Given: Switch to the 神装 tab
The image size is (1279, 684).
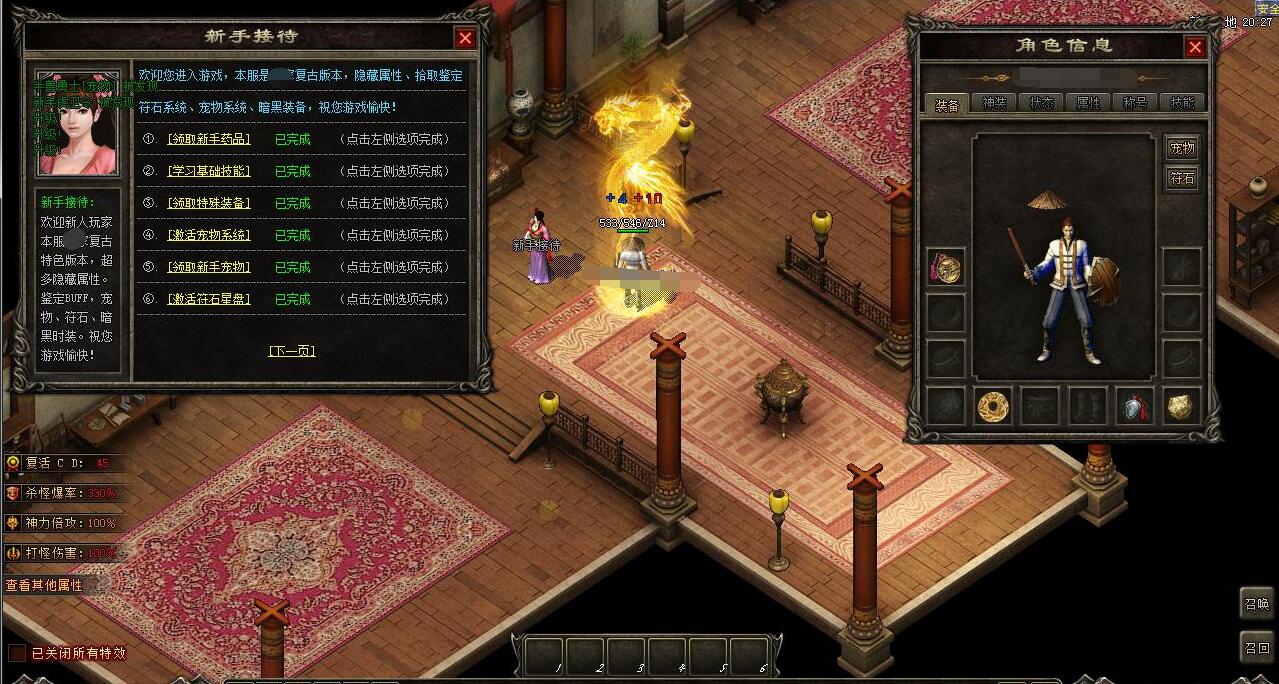Looking at the screenshot, I should (x=994, y=103).
